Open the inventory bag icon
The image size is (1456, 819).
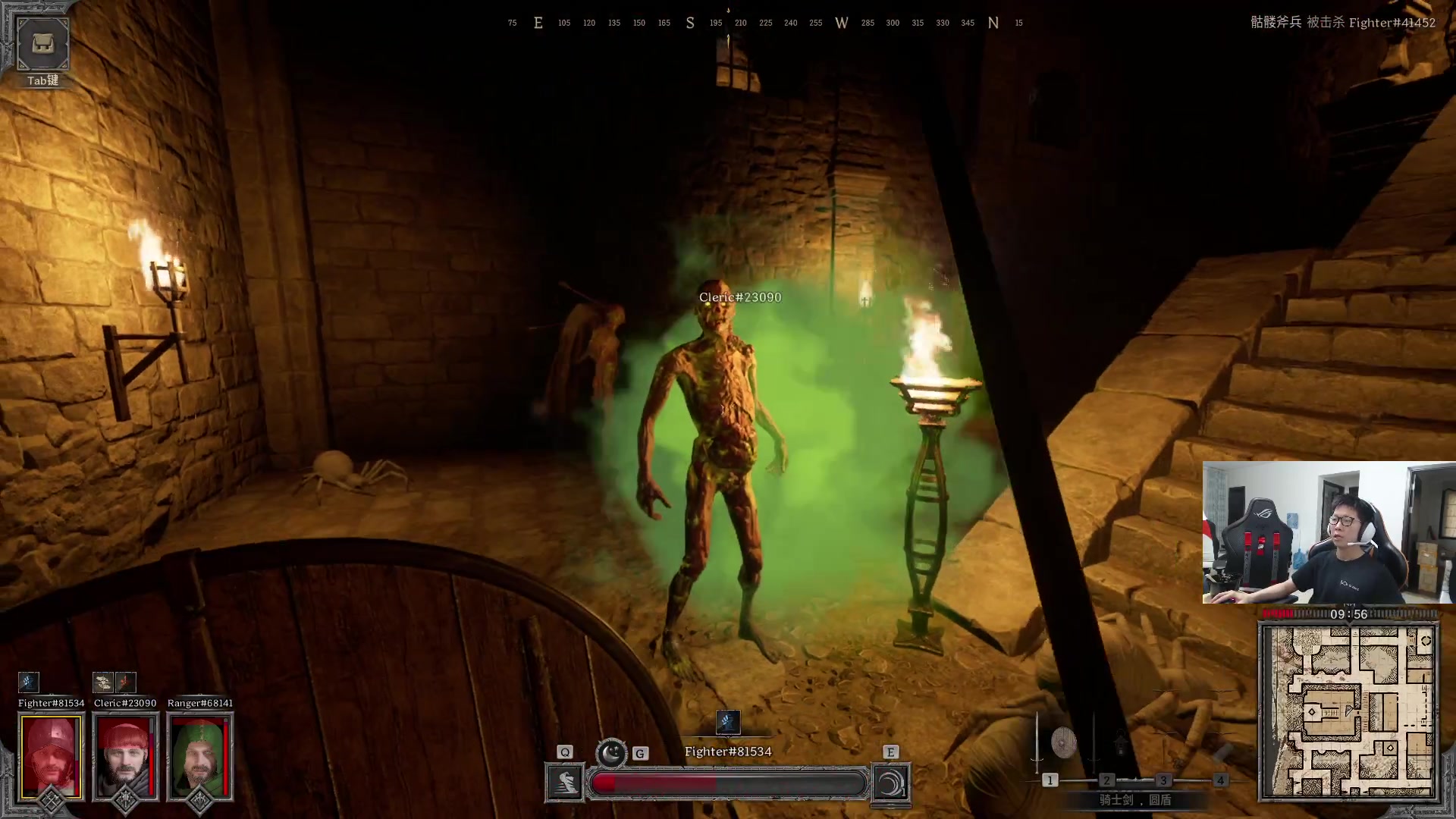point(42,44)
